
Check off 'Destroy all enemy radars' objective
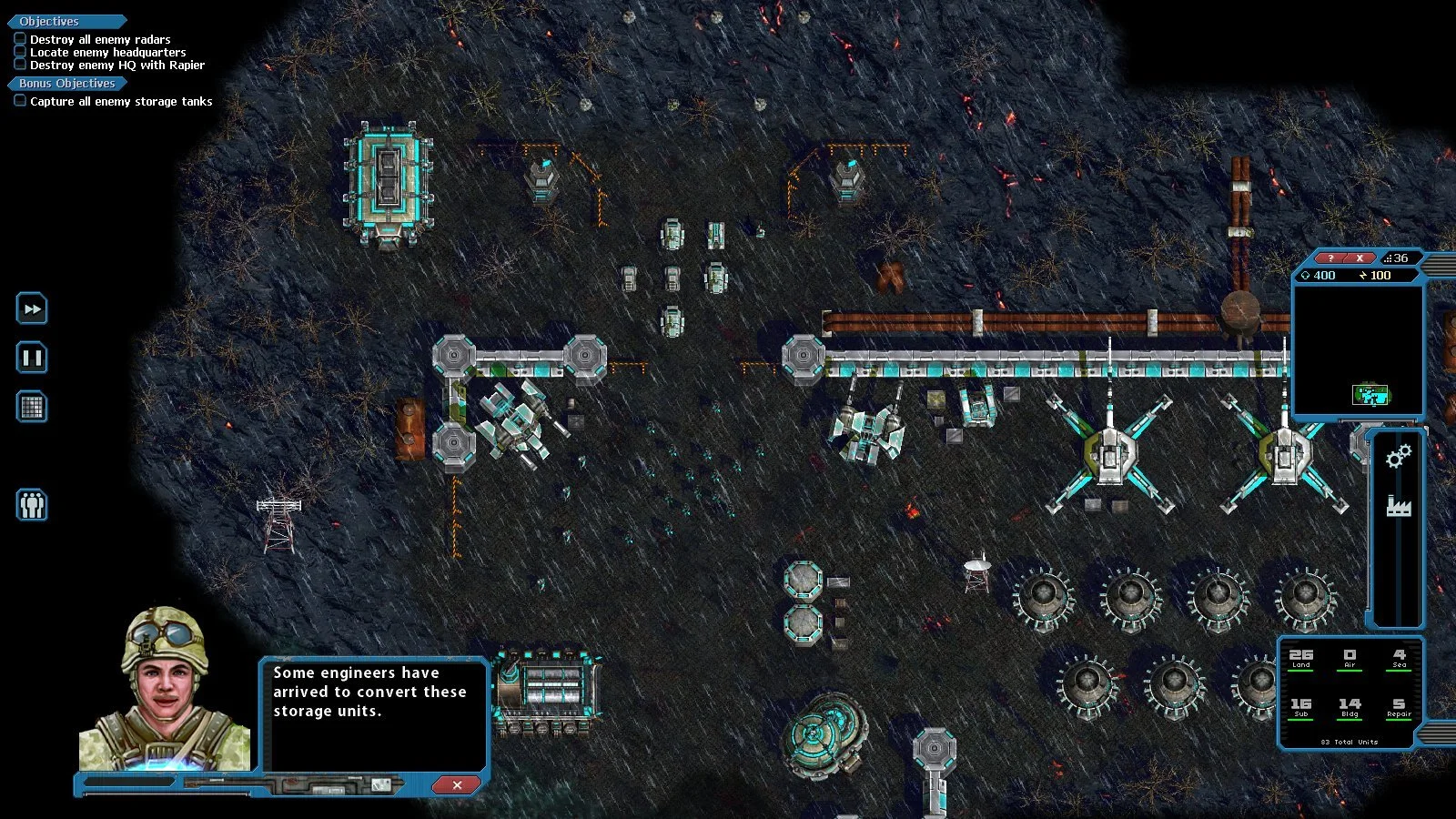click(20, 38)
